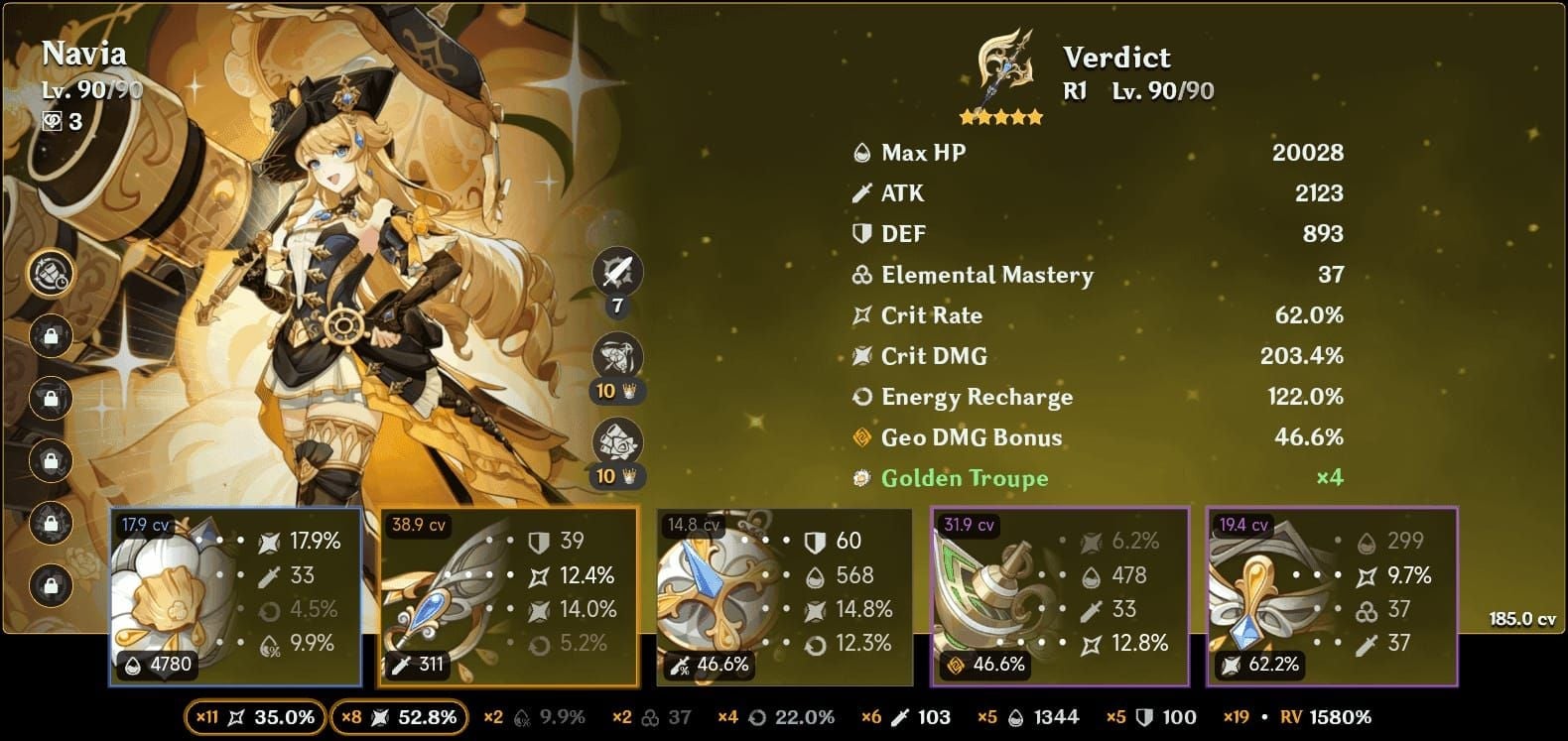Image resolution: width=1568 pixels, height=741 pixels.
Task: Select the normal attack talent at level 7
Action: click(617, 273)
